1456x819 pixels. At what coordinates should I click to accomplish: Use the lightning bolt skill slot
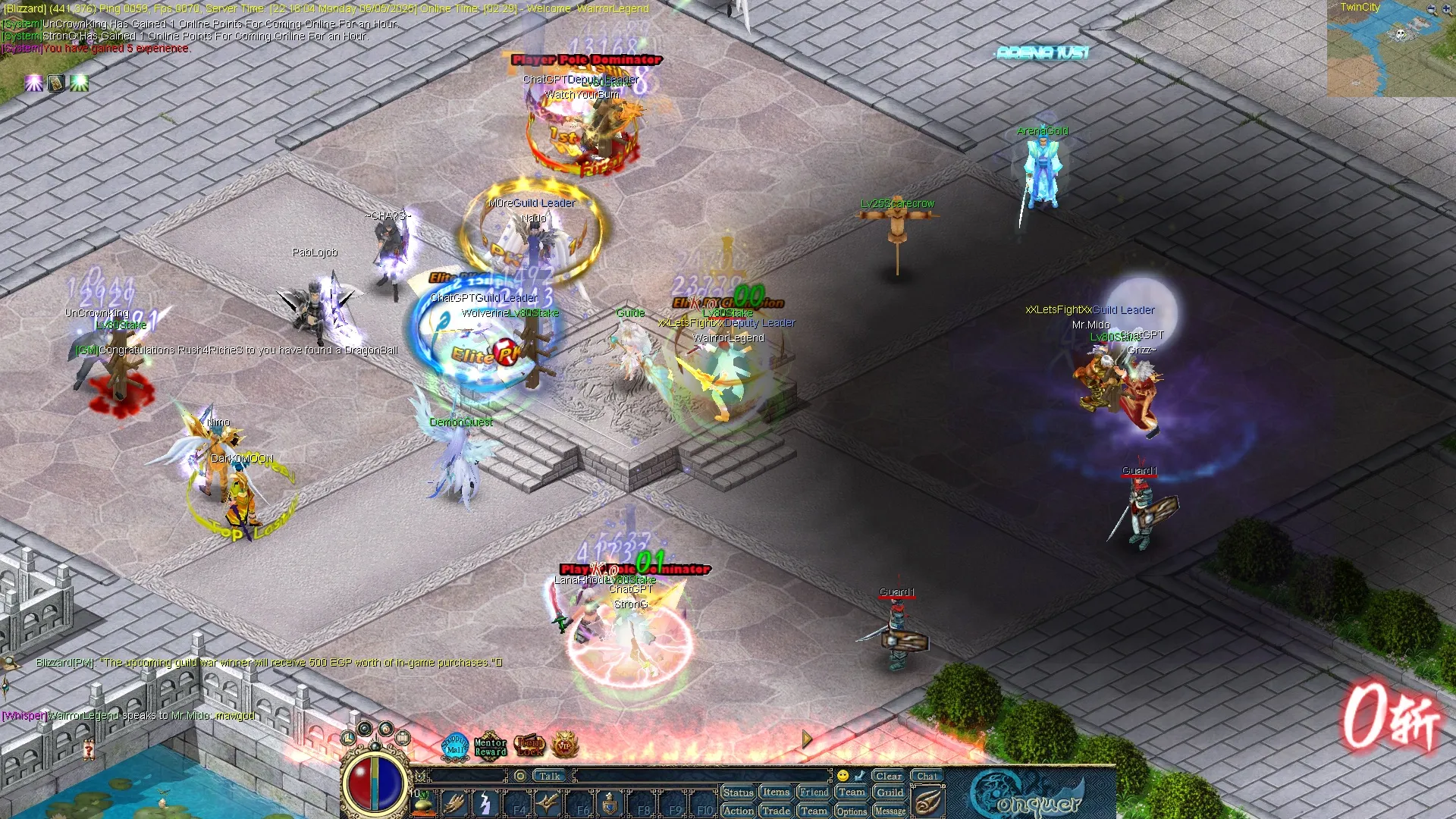(485, 804)
